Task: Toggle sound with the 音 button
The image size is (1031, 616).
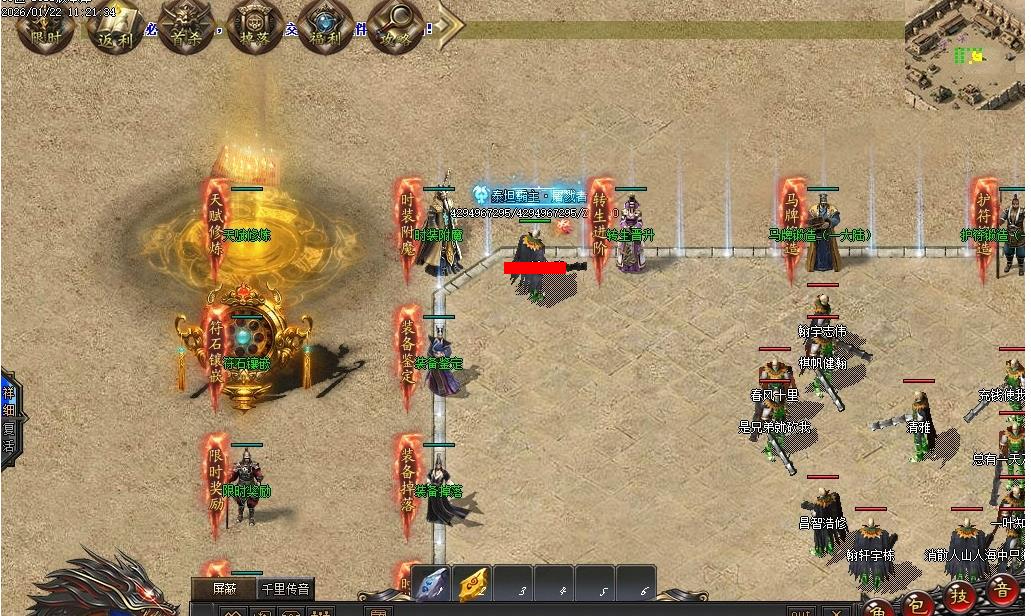Action: pos(1003,589)
